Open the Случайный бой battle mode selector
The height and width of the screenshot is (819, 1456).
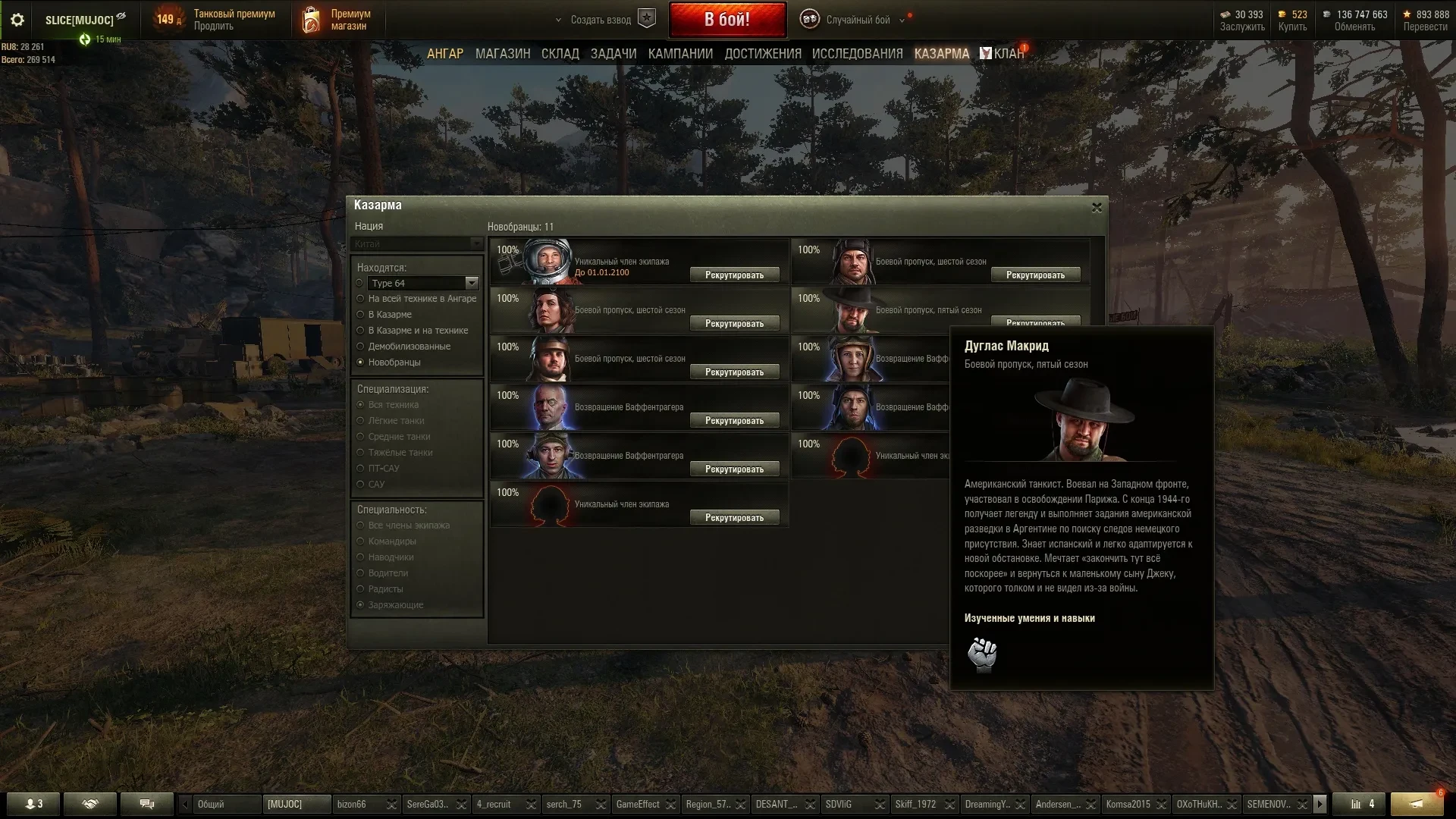(x=858, y=20)
